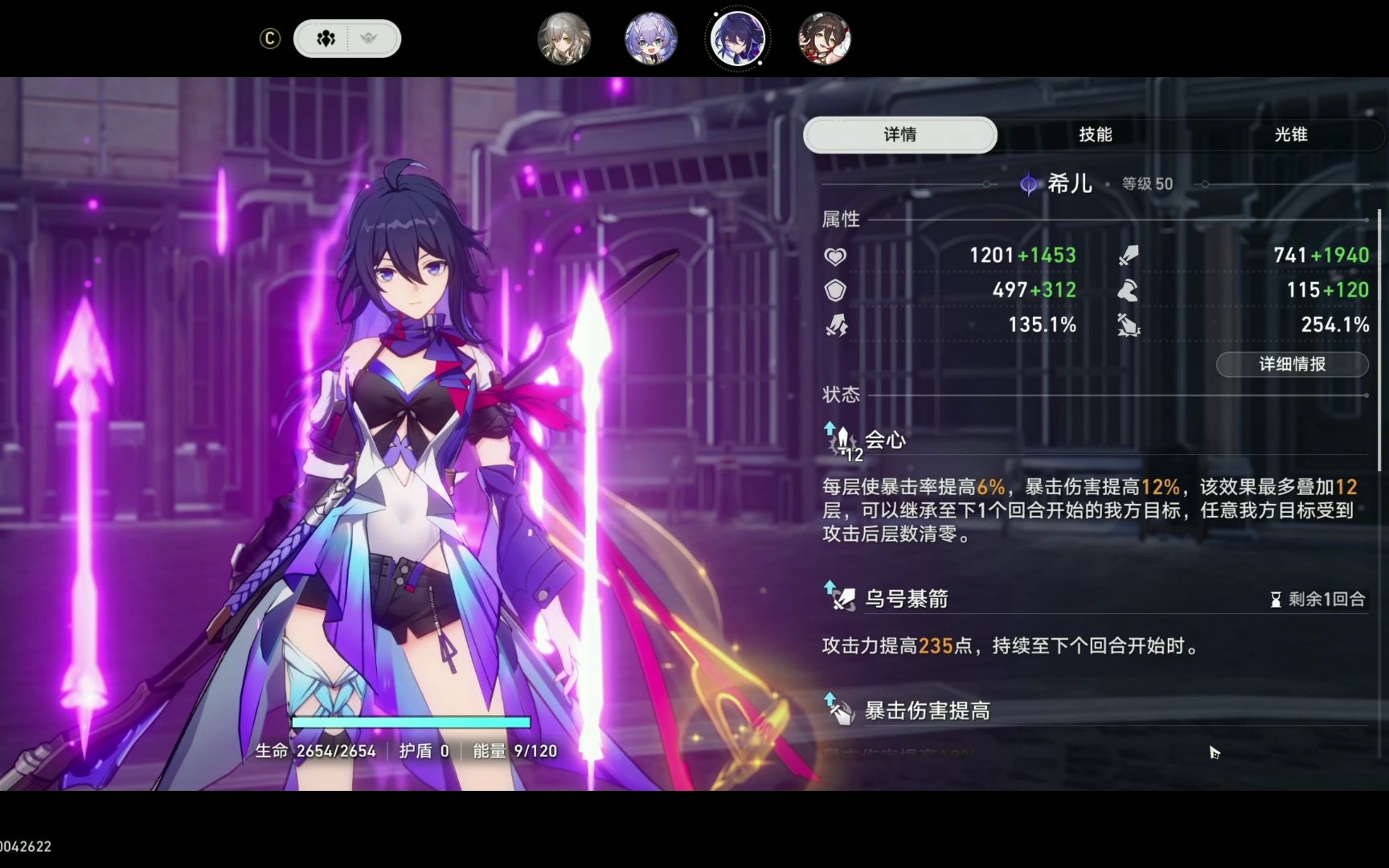Viewport: 1389px width, 868px height.
Task: Select the 详情 details tab
Action: point(900,135)
